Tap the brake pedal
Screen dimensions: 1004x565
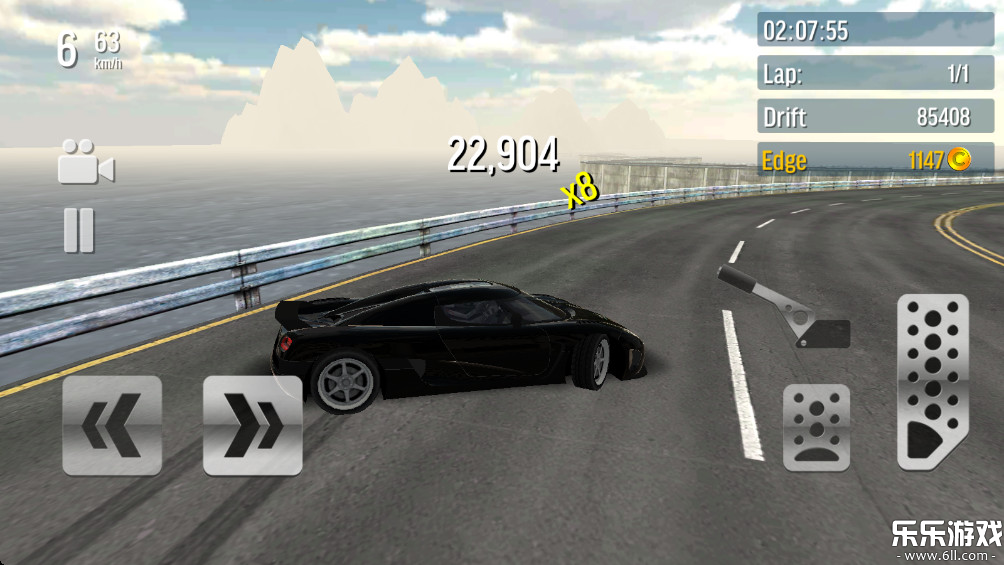816,428
